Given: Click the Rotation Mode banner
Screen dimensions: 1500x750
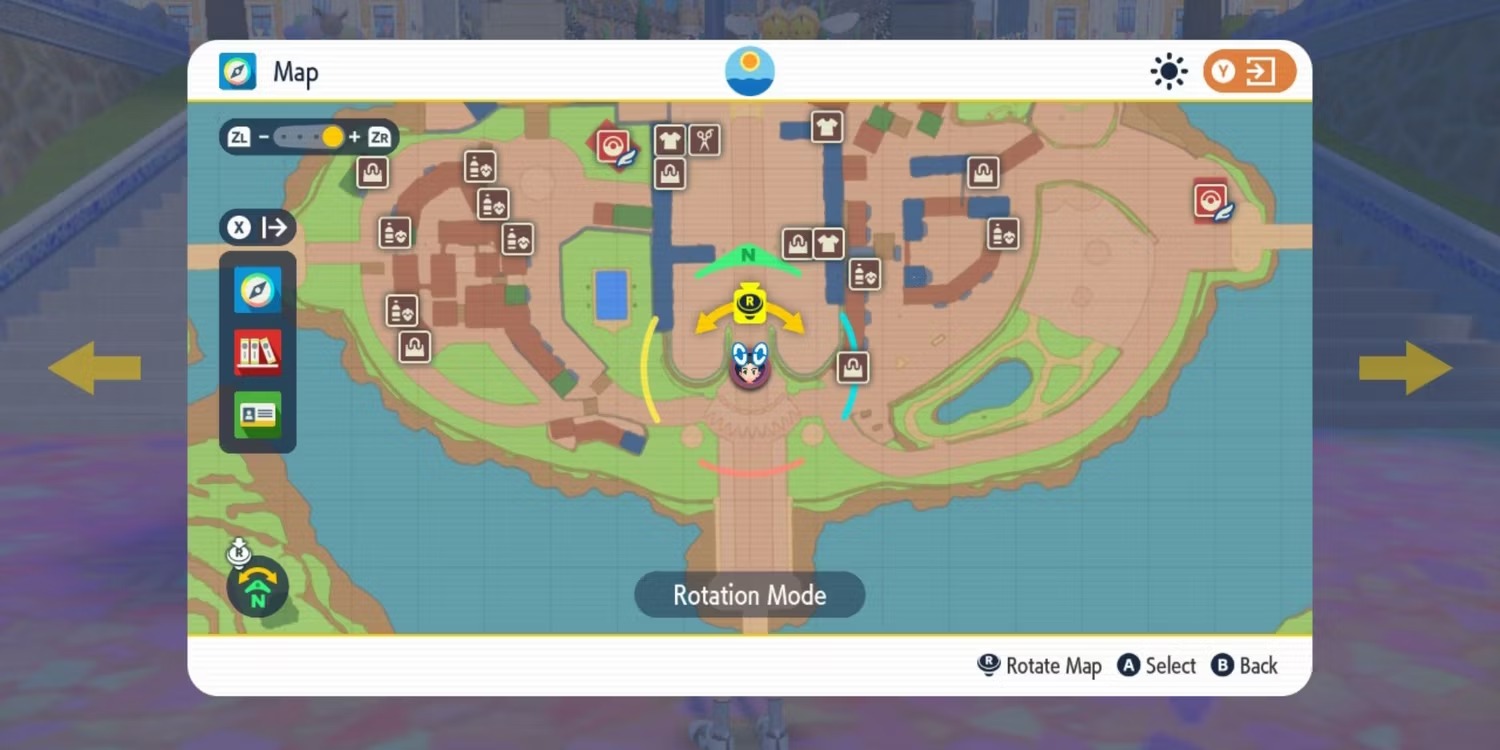Looking at the screenshot, I should [x=749, y=594].
